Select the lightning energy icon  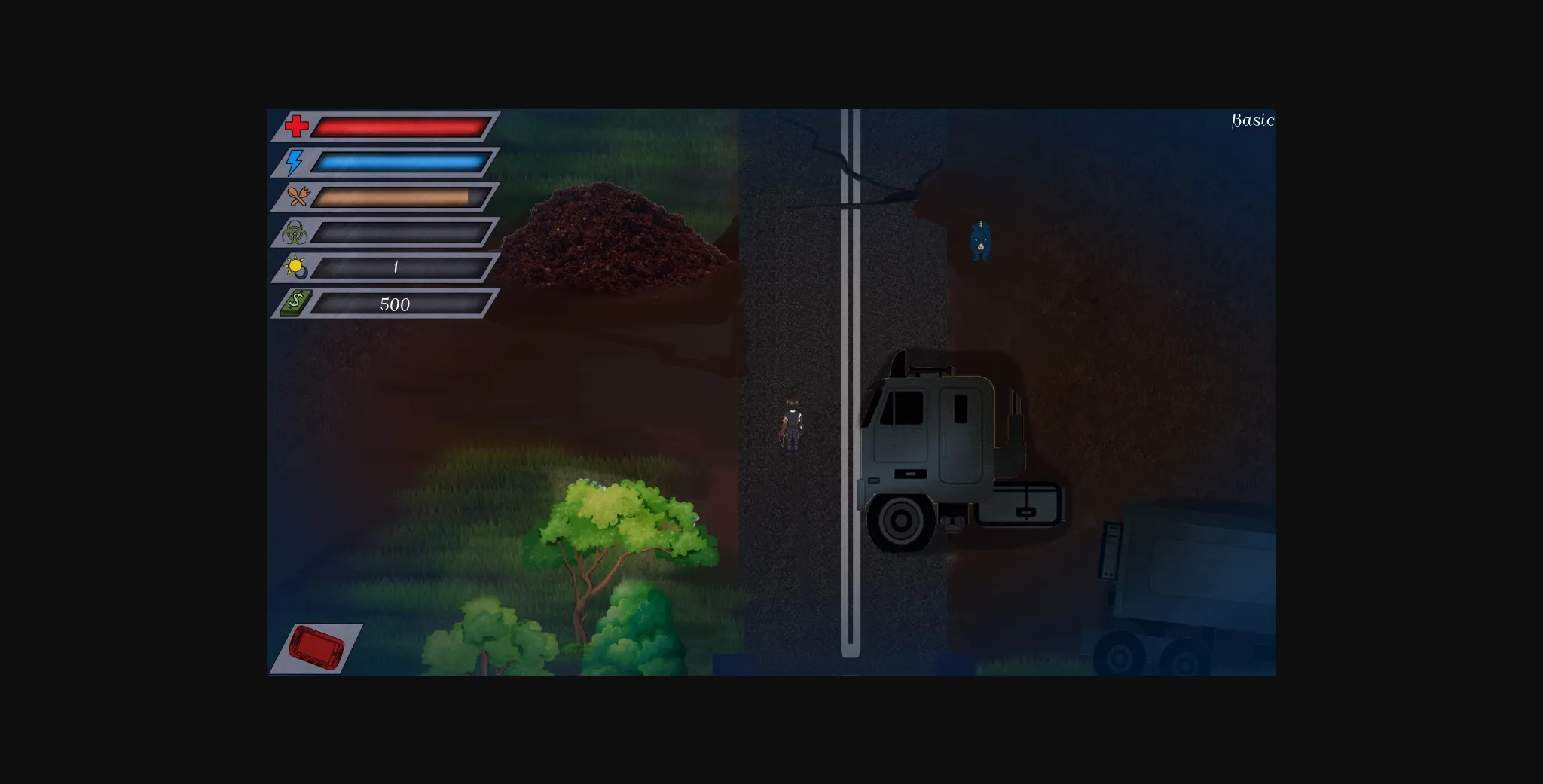point(295,161)
